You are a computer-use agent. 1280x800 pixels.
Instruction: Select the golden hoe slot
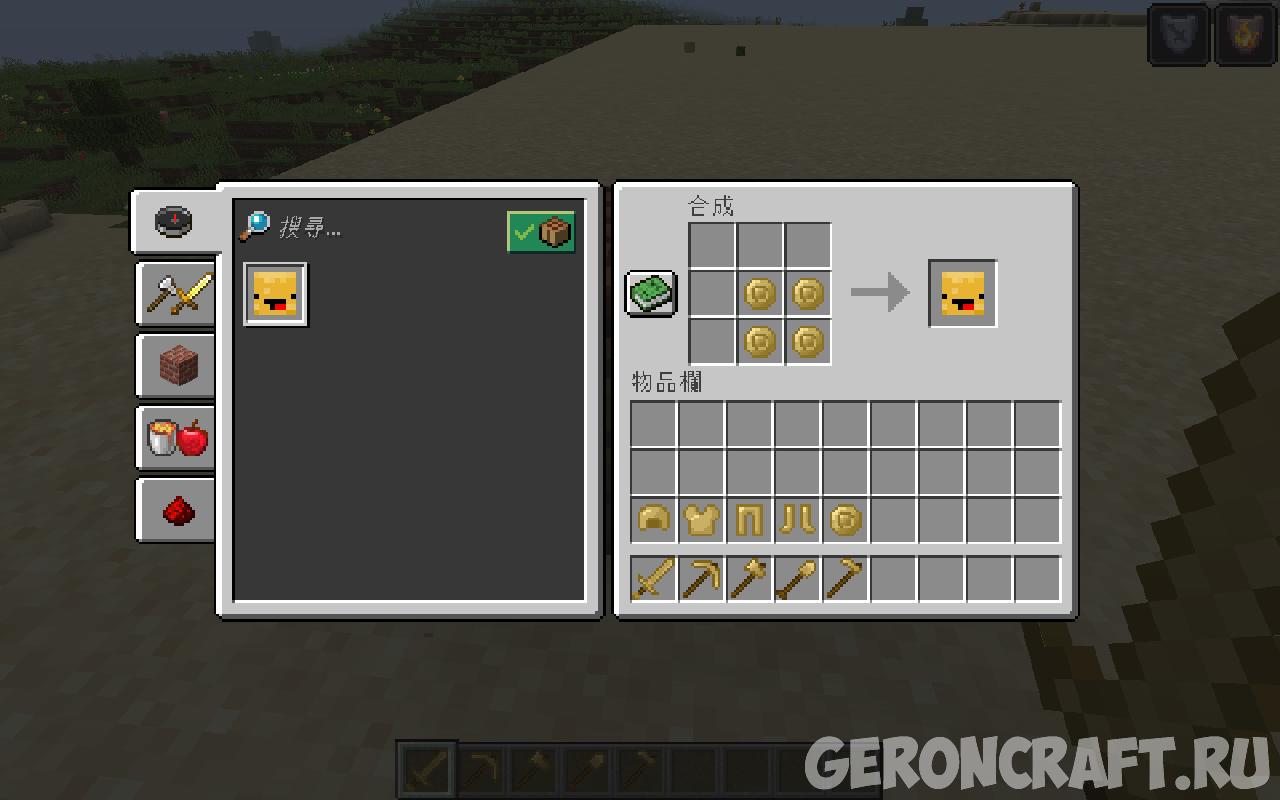click(x=845, y=579)
